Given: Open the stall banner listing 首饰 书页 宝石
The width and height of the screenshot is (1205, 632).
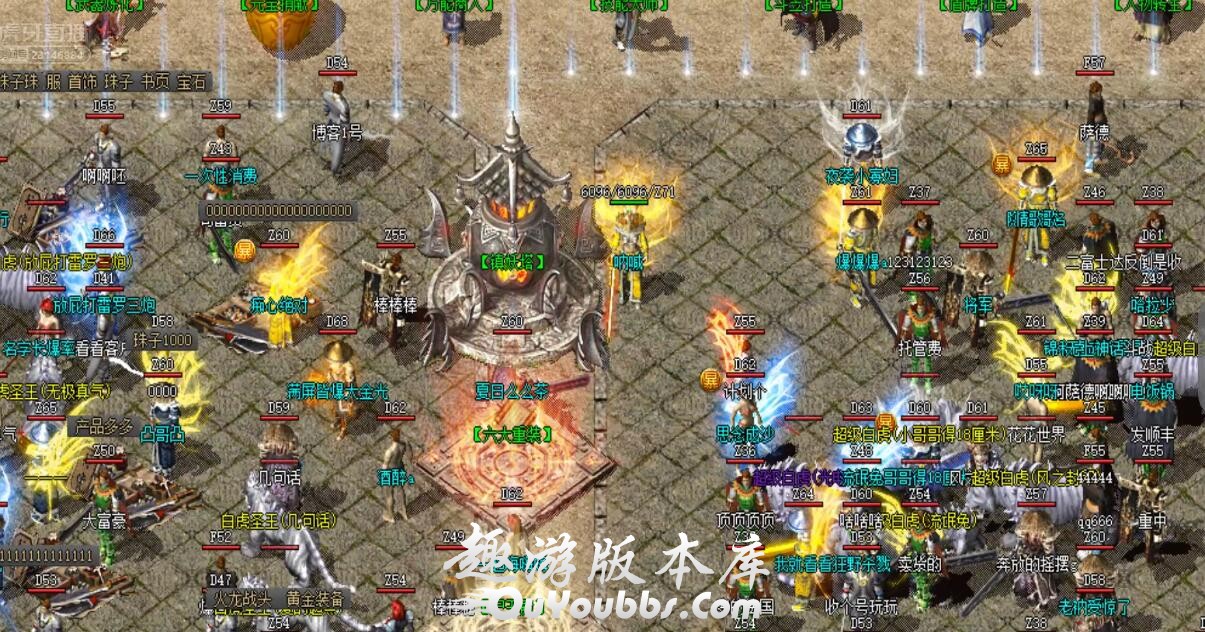Looking at the screenshot, I should coord(102,82).
